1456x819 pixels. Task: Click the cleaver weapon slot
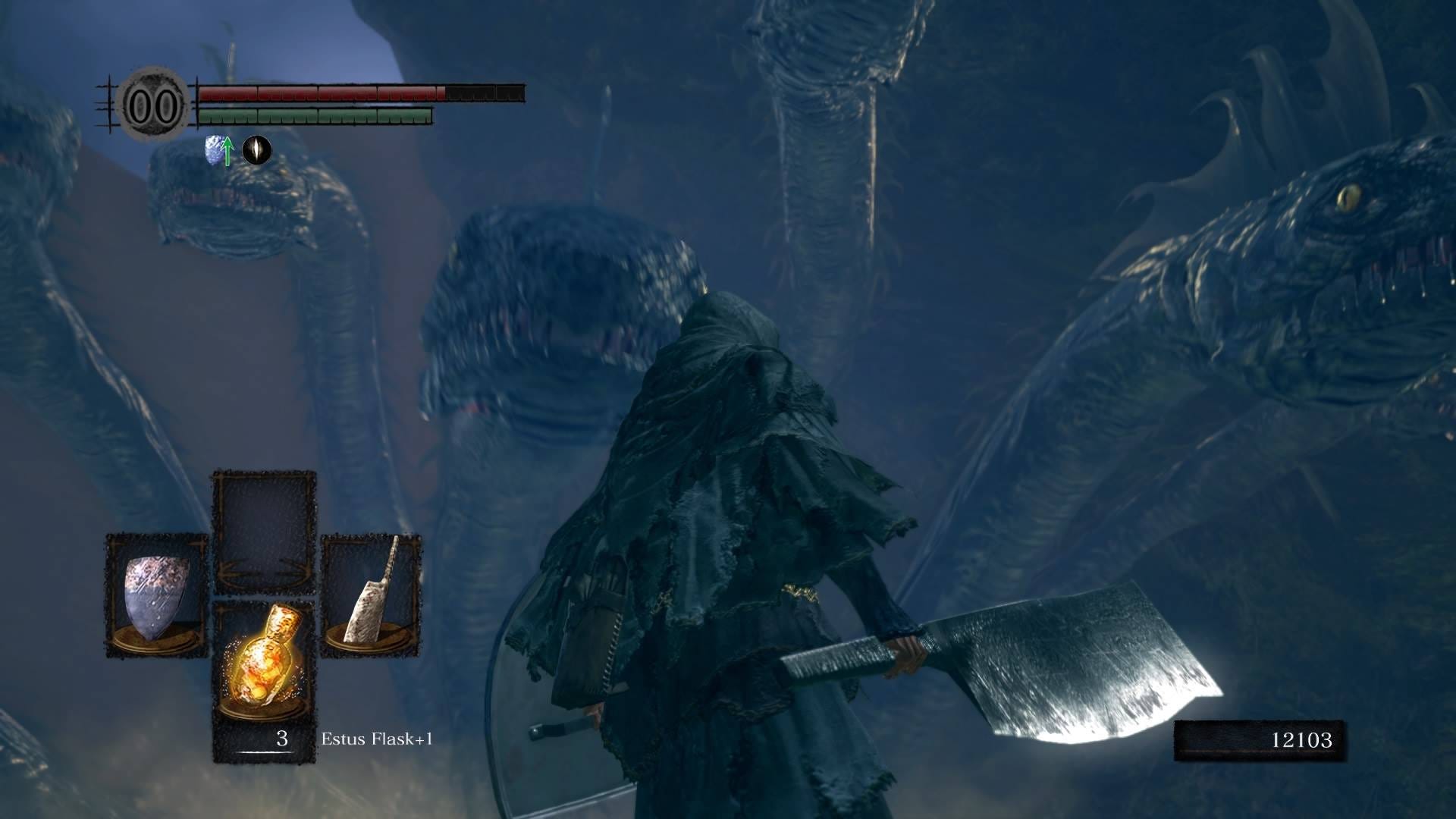click(x=371, y=595)
